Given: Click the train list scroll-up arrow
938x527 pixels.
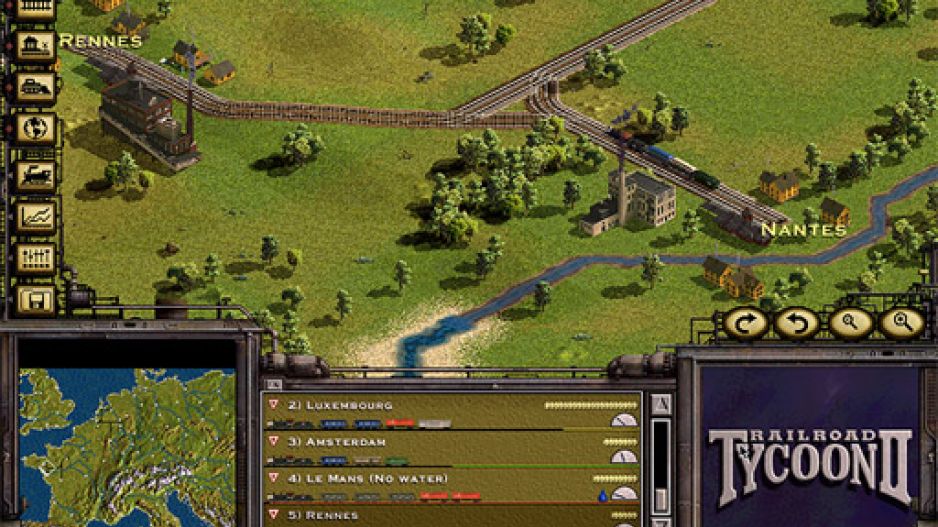Looking at the screenshot, I should 660,404.
